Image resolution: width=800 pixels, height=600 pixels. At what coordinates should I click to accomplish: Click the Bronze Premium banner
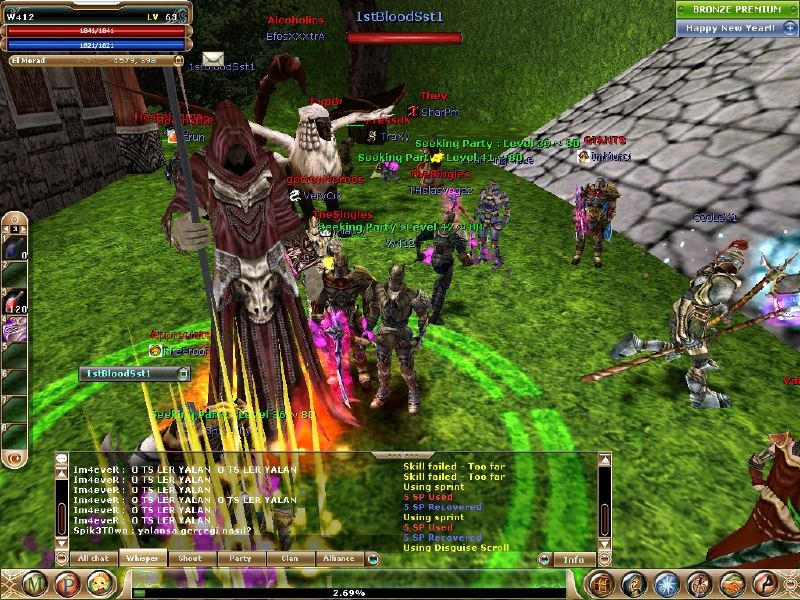[735, 8]
